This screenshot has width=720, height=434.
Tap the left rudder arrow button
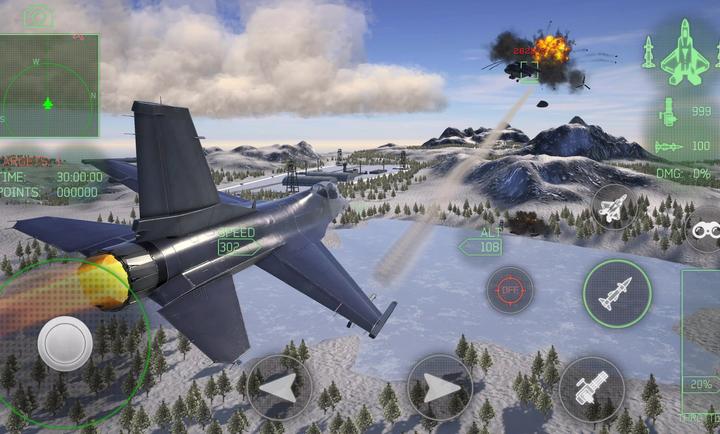tap(279, 387)
